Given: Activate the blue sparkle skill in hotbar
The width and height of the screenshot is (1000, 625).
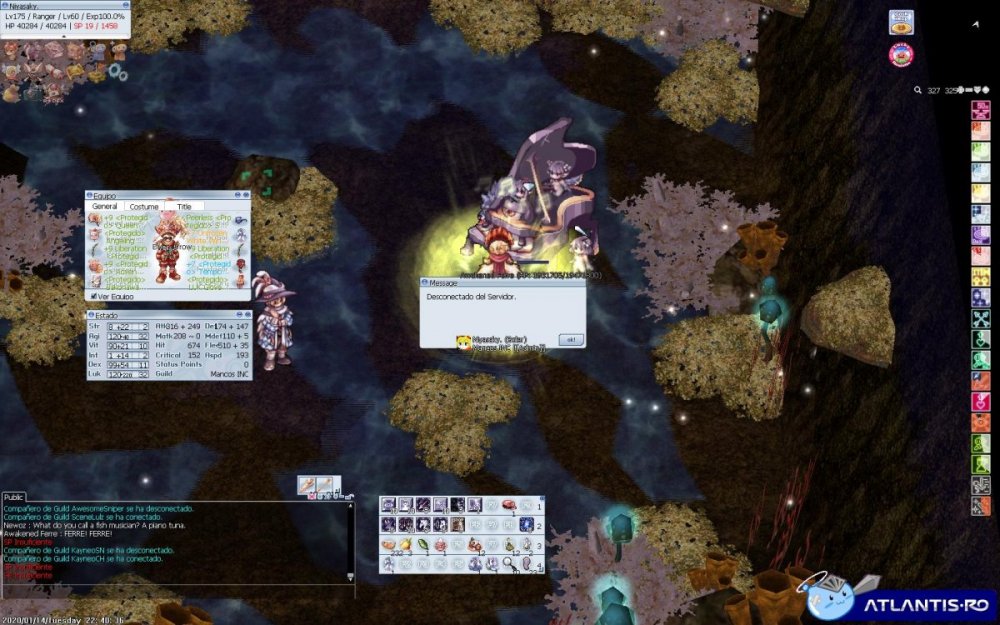Looking at the screenshot, I should [x=526, y=524].
